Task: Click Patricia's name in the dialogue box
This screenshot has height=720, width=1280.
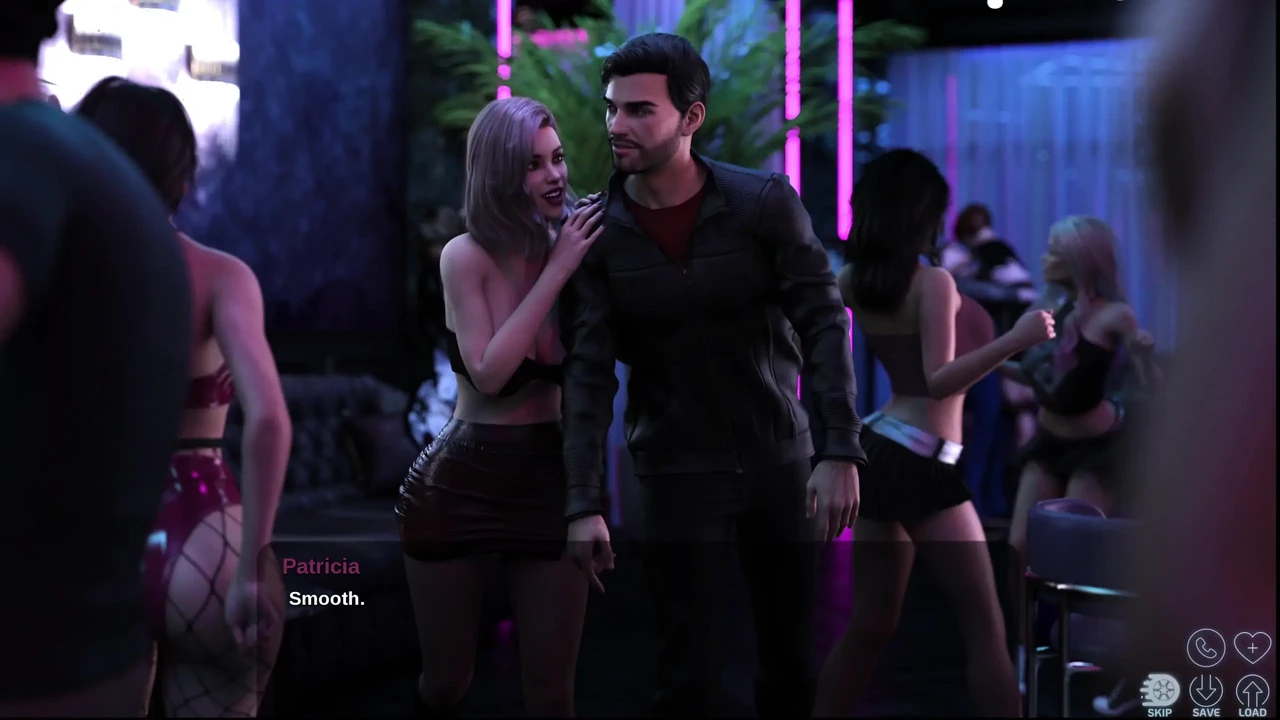Action: coord(321,566)
